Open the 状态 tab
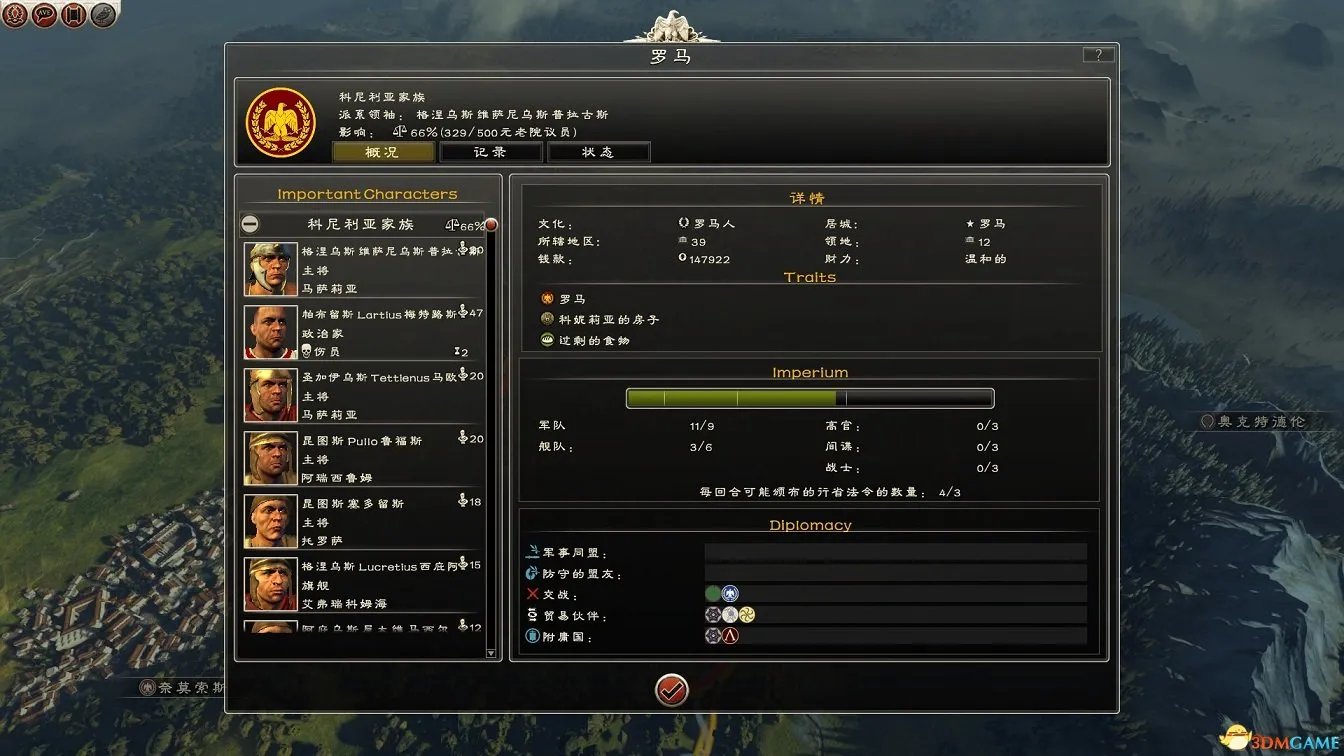This screenshot has width=1344, height=756. (598, 151)
